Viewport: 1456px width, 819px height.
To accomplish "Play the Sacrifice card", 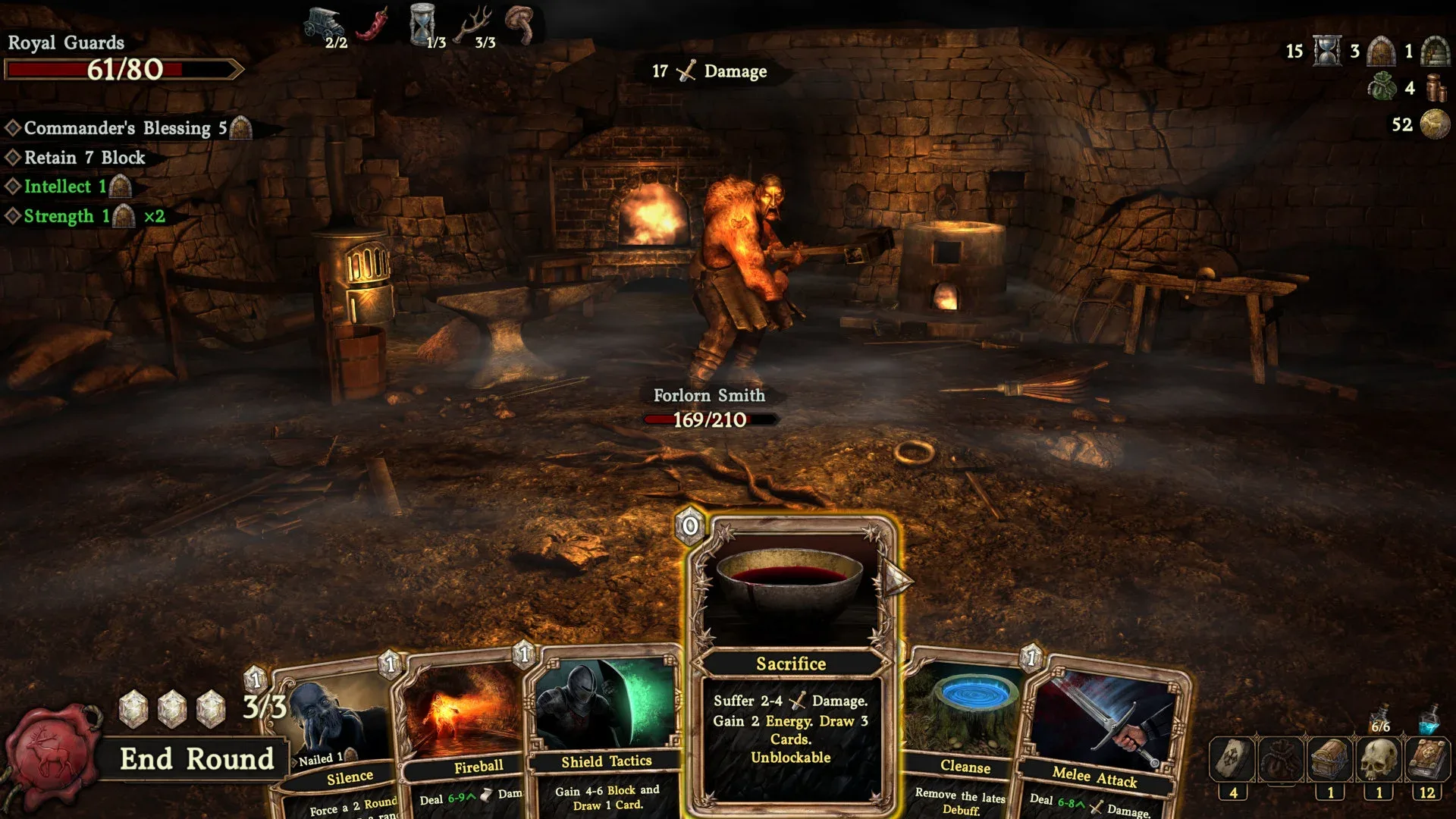I will pos(790,664).
